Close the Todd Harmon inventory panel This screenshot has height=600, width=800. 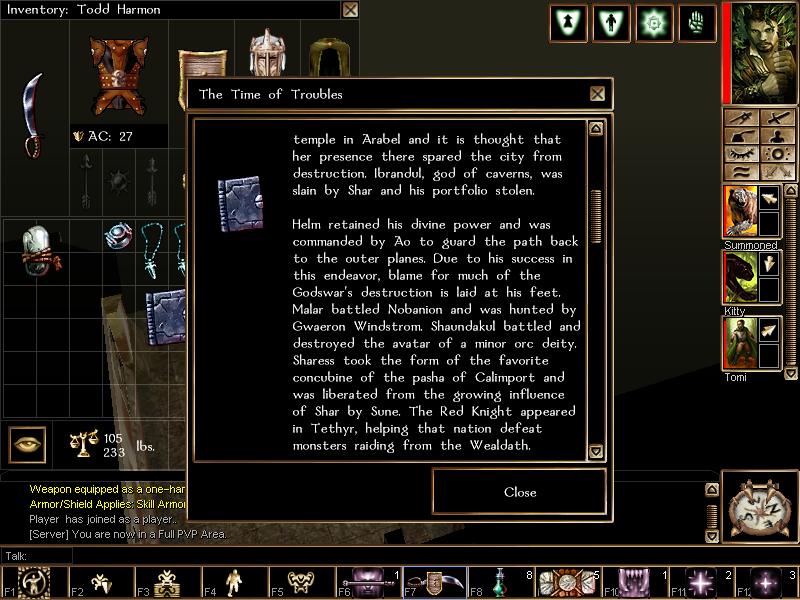tap(350, 10)
